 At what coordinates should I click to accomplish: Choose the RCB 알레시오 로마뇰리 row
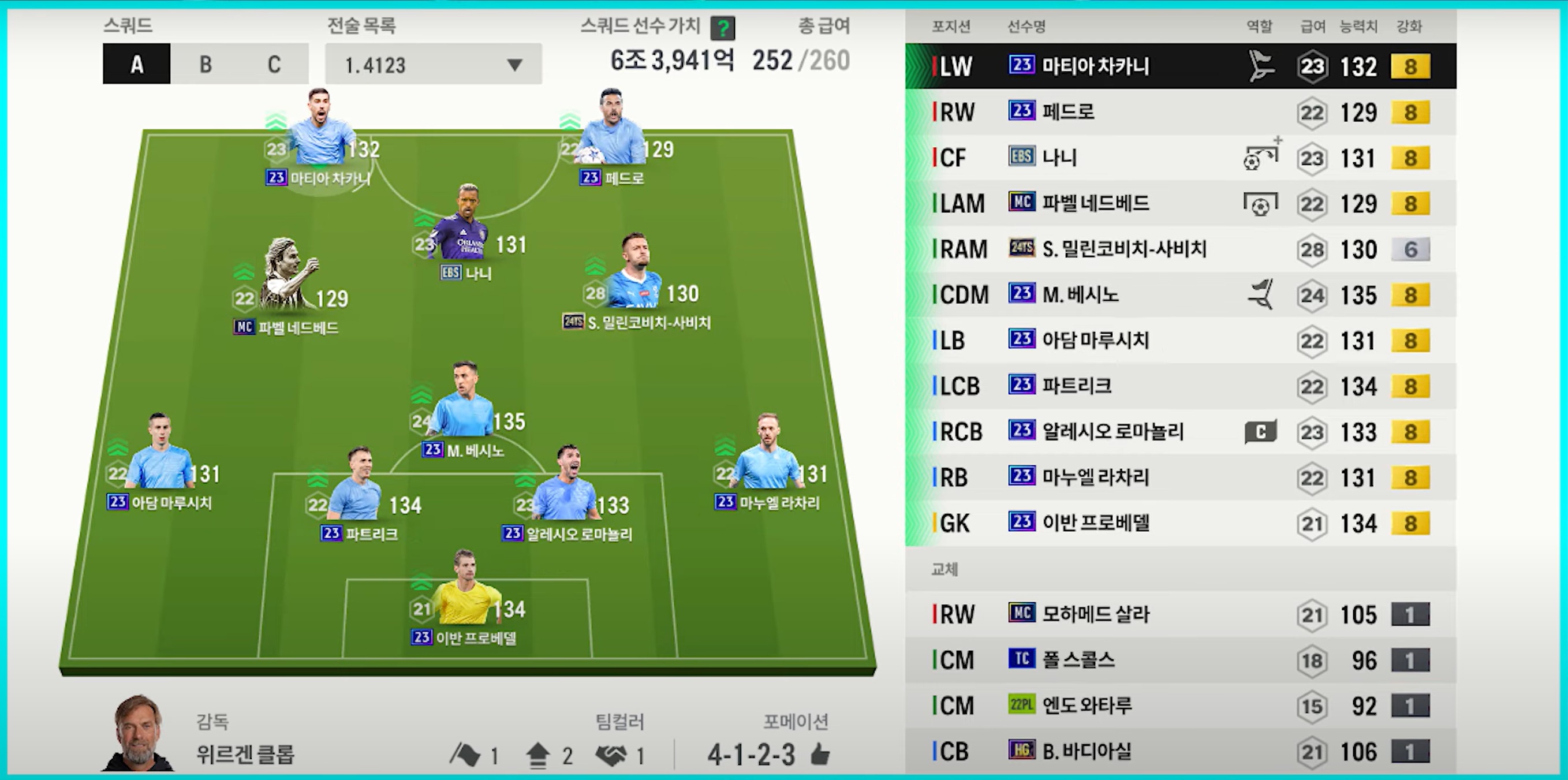1179,432
